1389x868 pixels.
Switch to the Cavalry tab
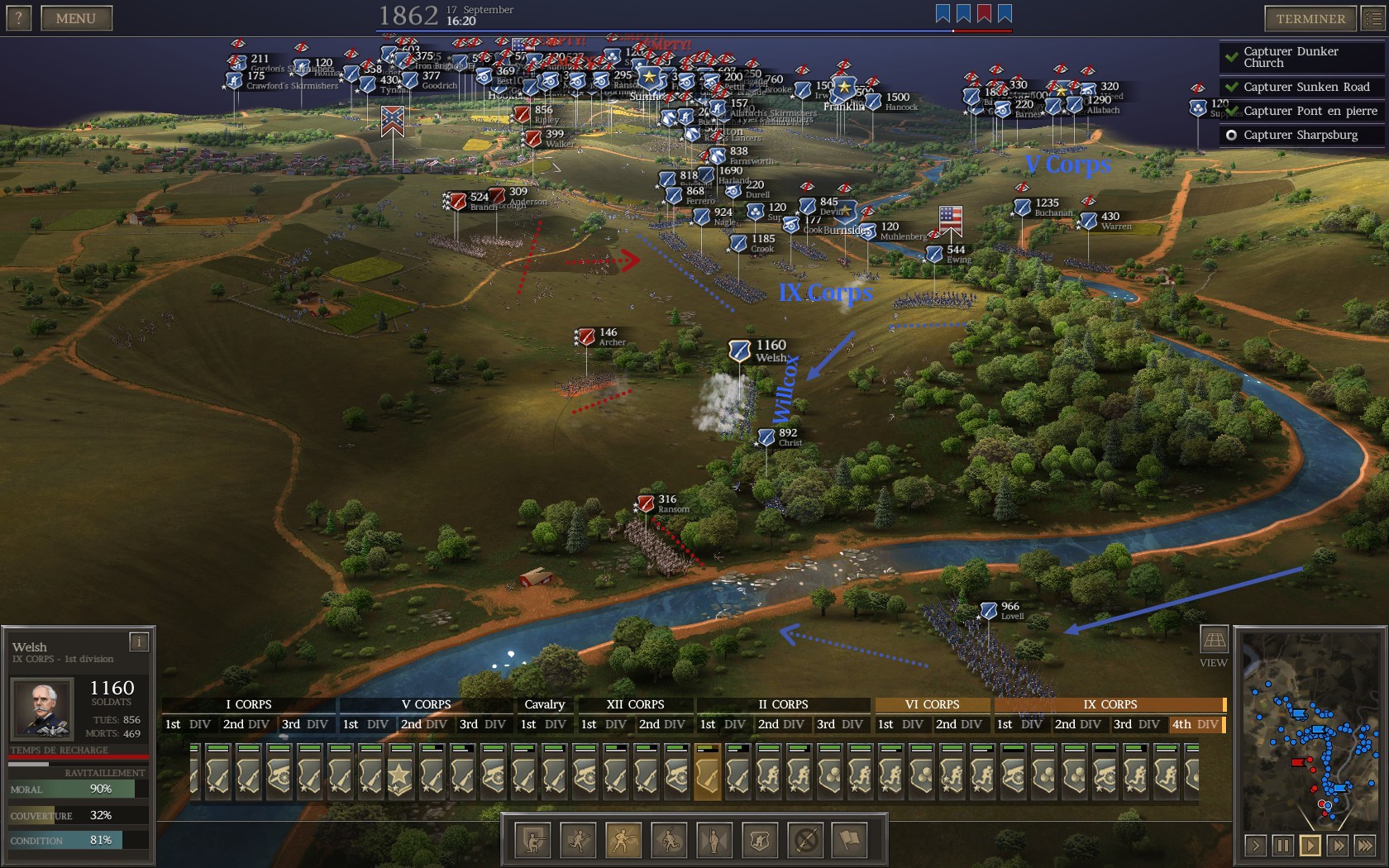point(544,704)
